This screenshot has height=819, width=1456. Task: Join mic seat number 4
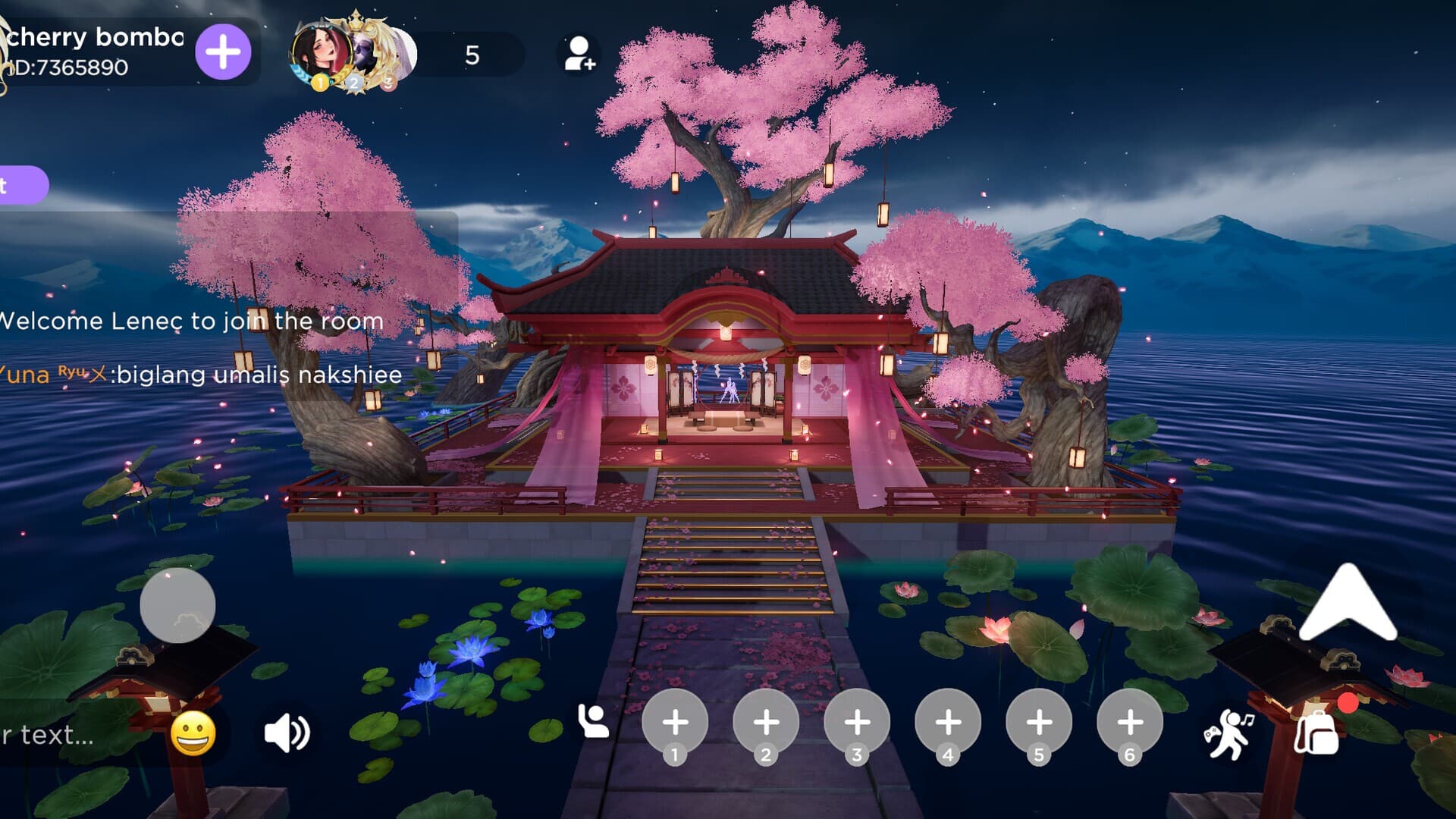click(x=948, y=723)
